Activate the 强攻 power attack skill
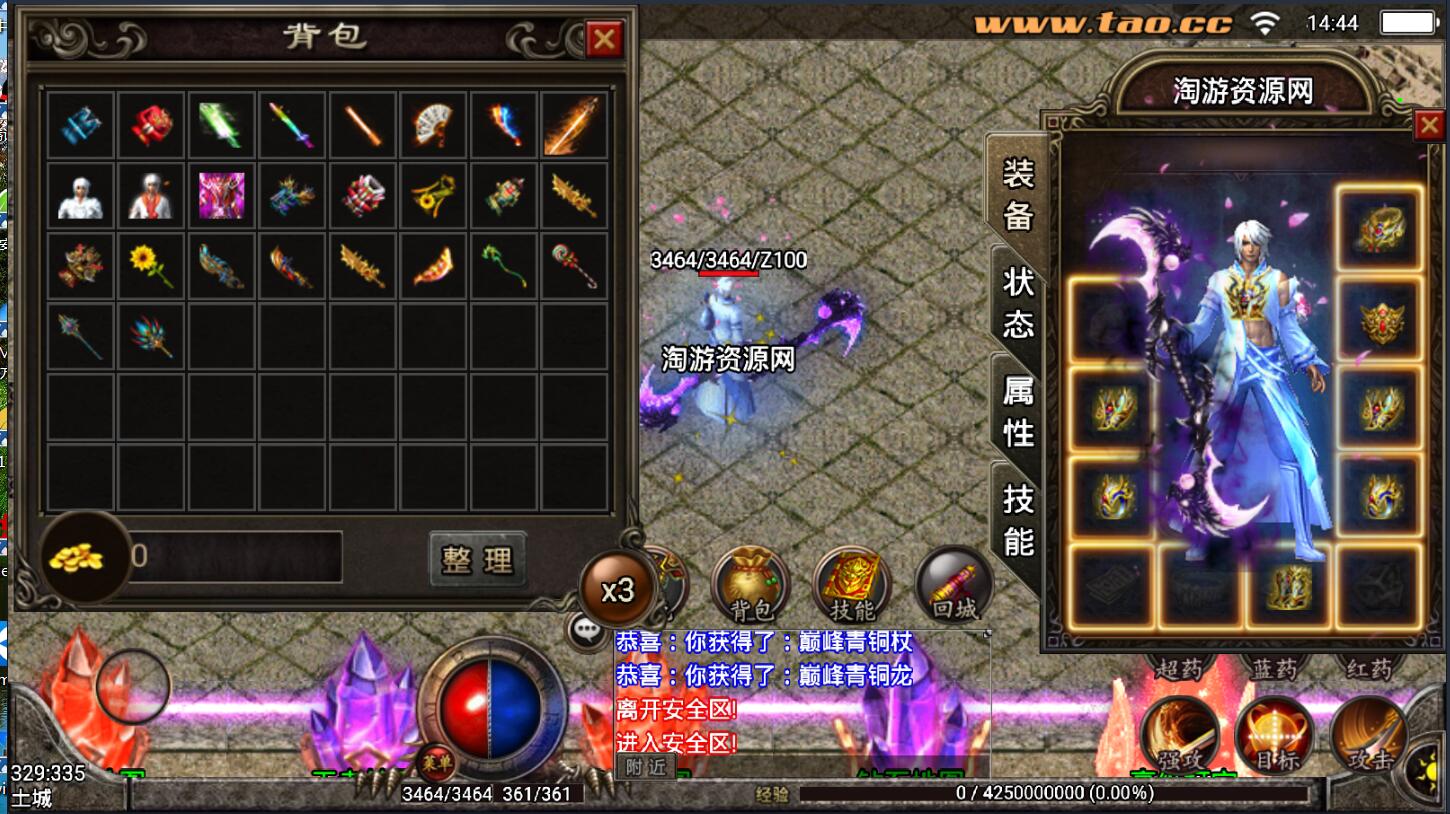 point(1180,735)
